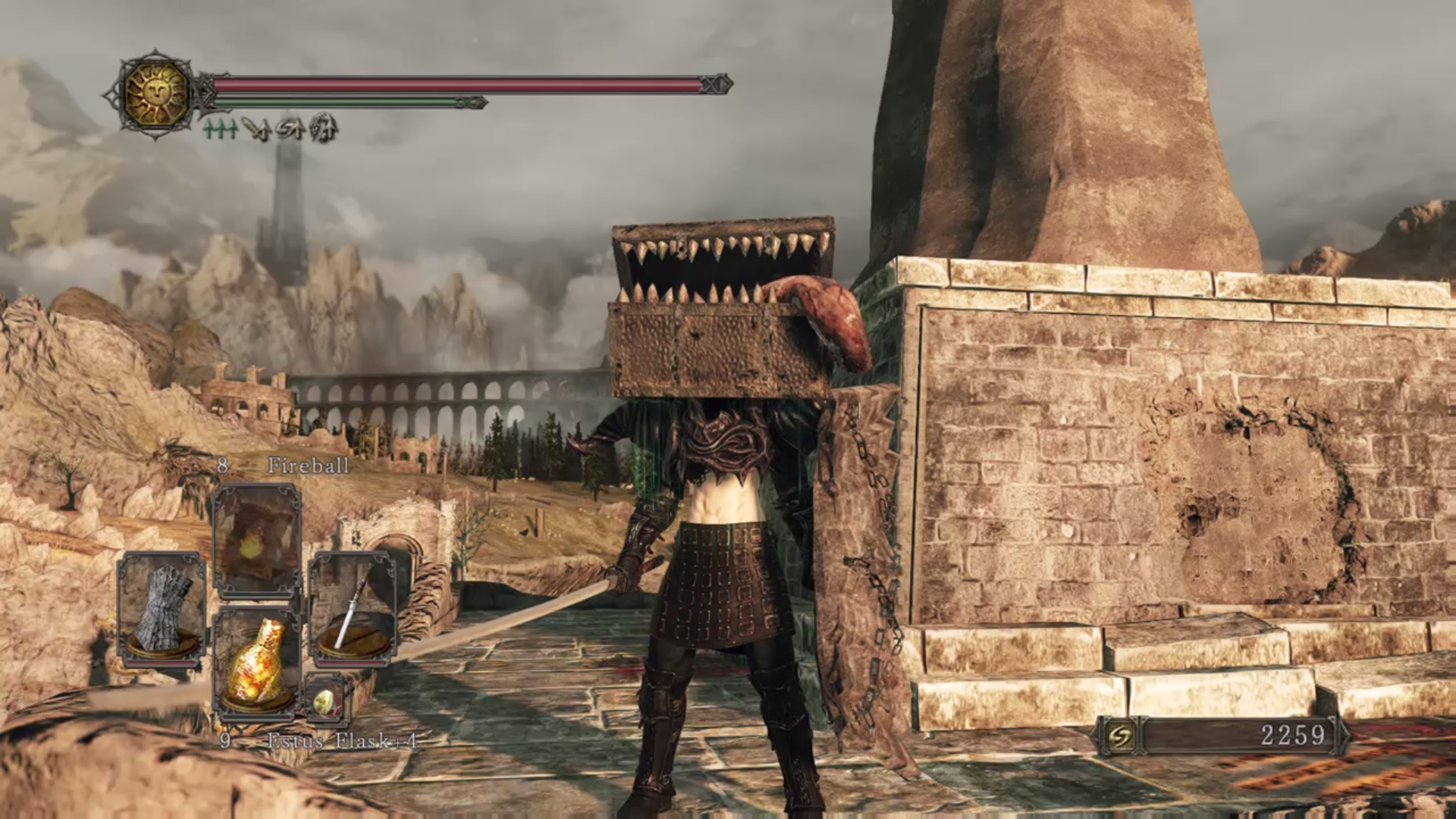
Task: Choose the small yellow stone item slot
Action: pos(324,701)
